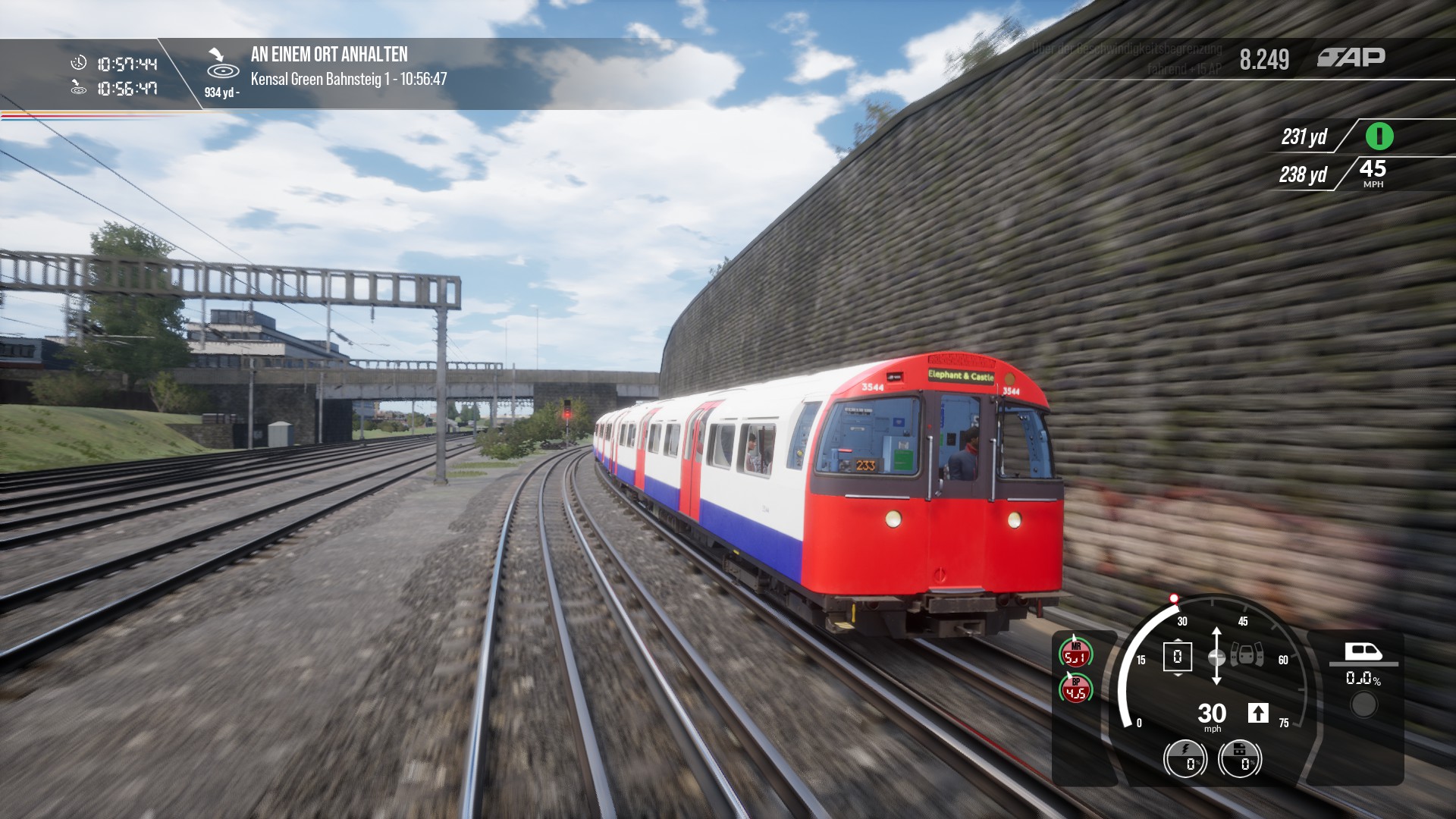Select the MR main reservoir gauge

[x=1075, y=653]
